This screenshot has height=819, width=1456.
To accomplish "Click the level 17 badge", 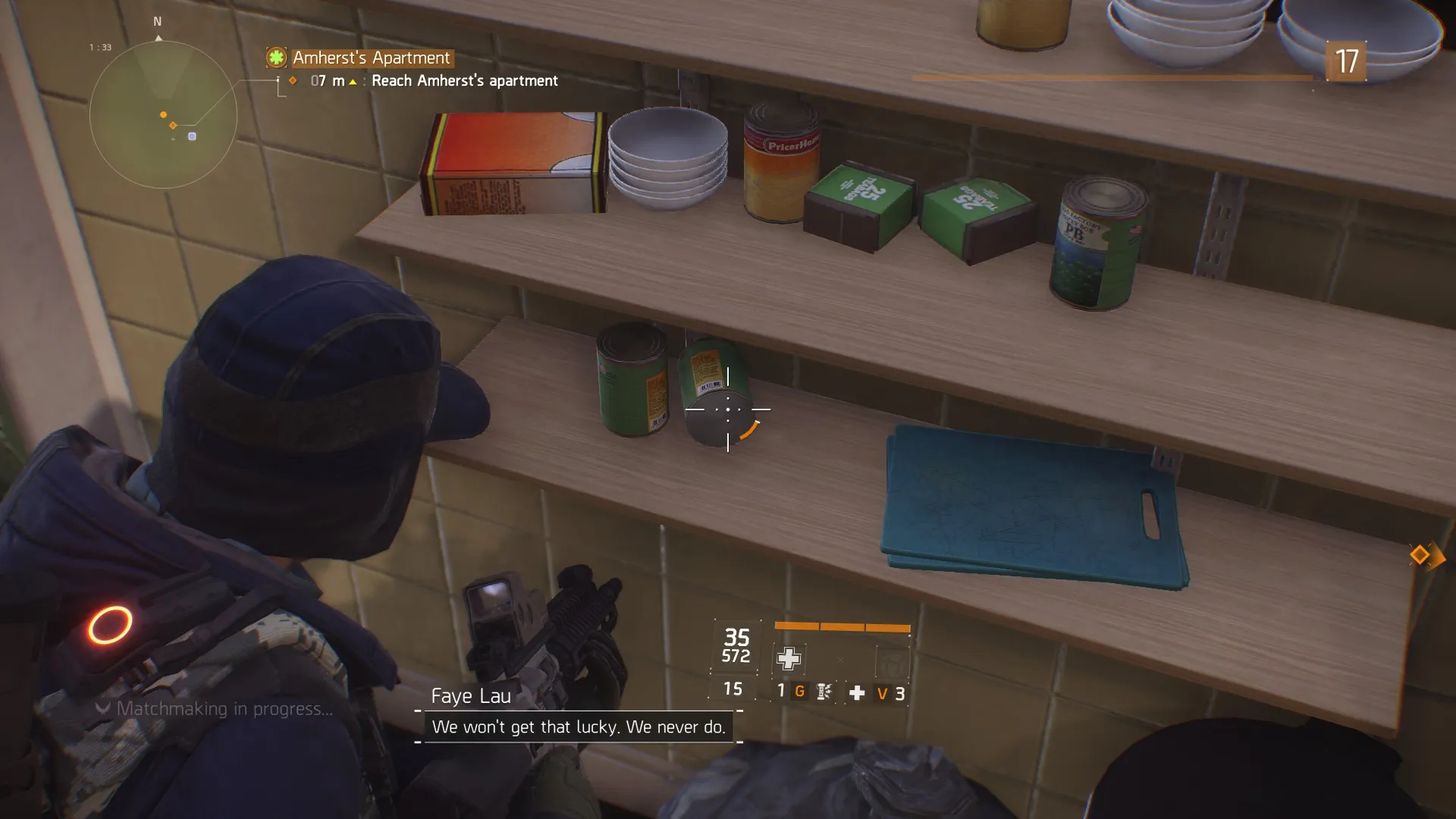I will [x=1345, y=61].
